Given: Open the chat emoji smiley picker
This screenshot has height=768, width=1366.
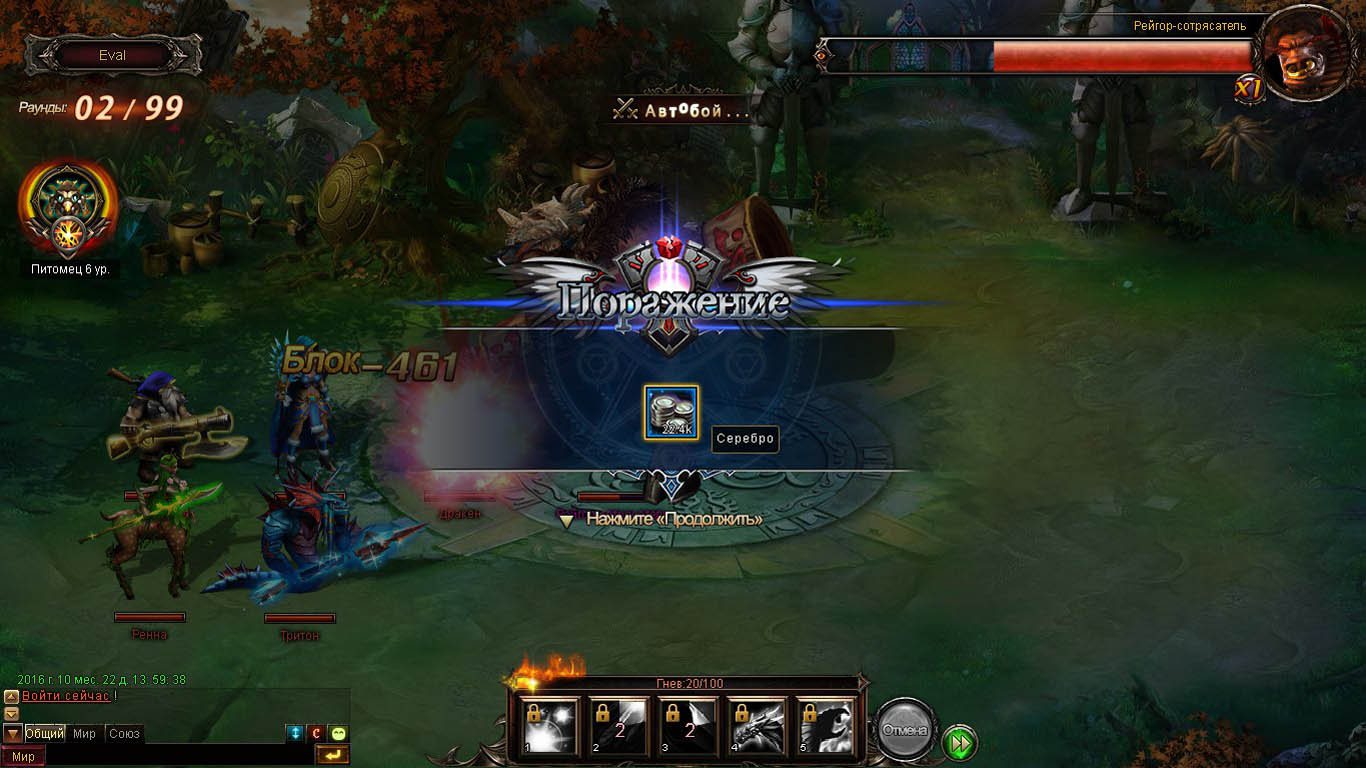Looking at the screenshot, I should [x=339, y=734].
